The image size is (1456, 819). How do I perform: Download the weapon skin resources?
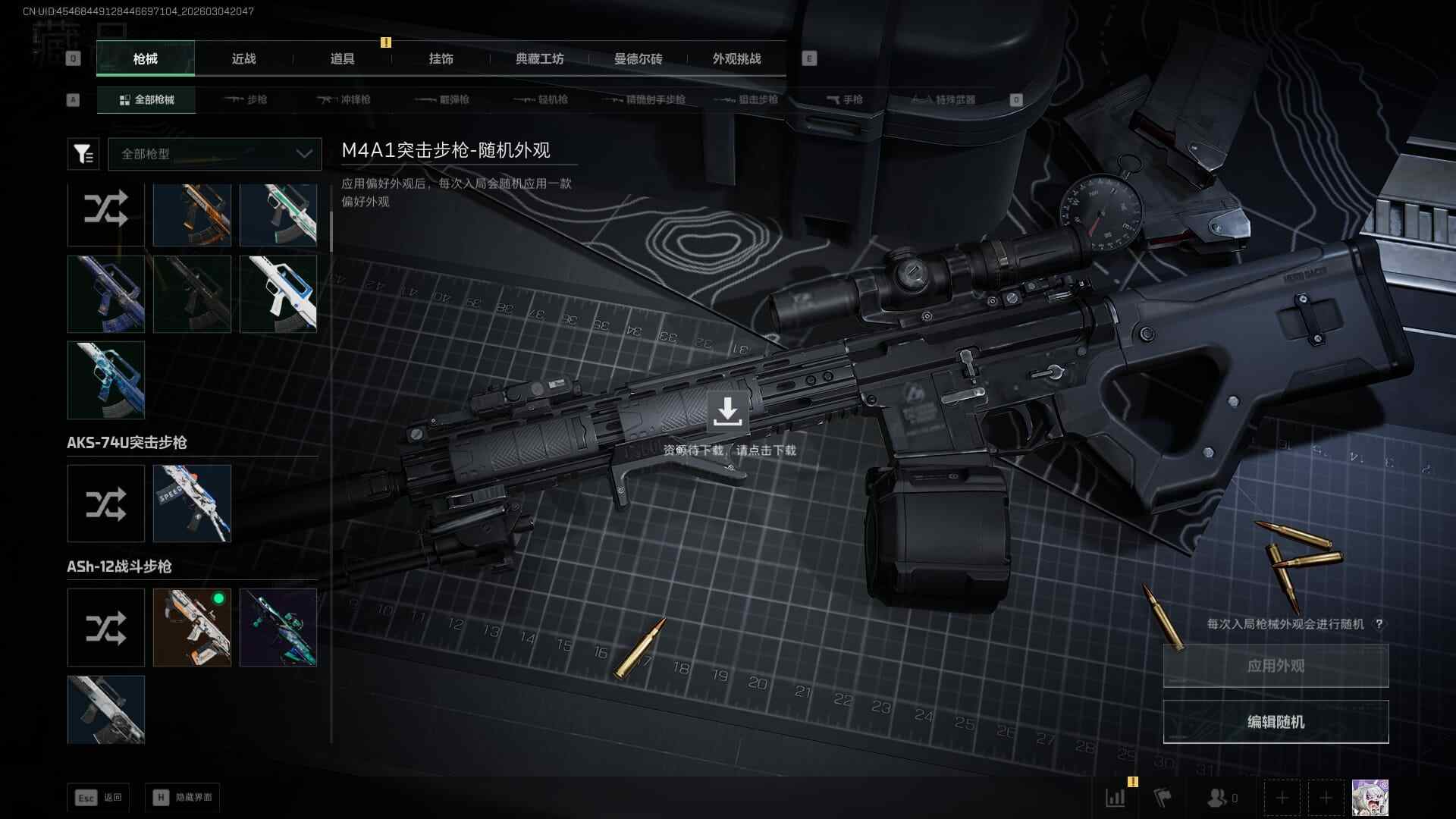[x=727, y=412]
